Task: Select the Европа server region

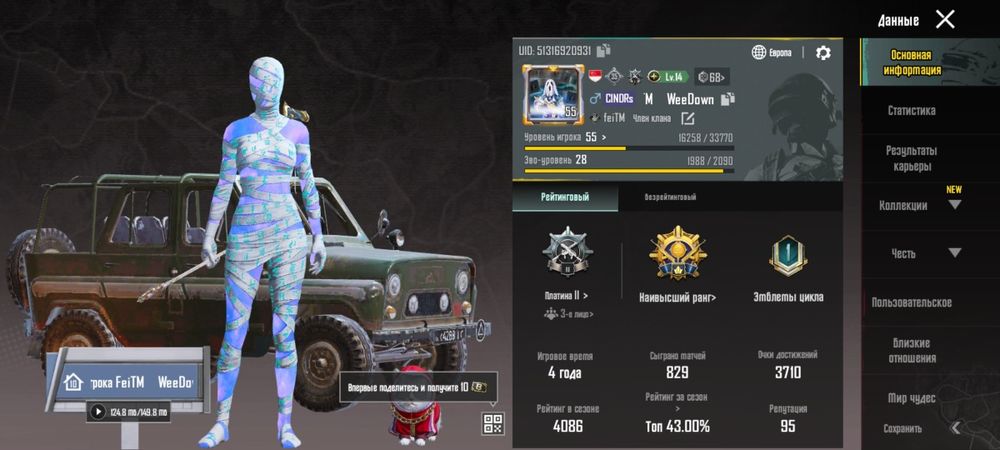Action: tap(772, 53)
